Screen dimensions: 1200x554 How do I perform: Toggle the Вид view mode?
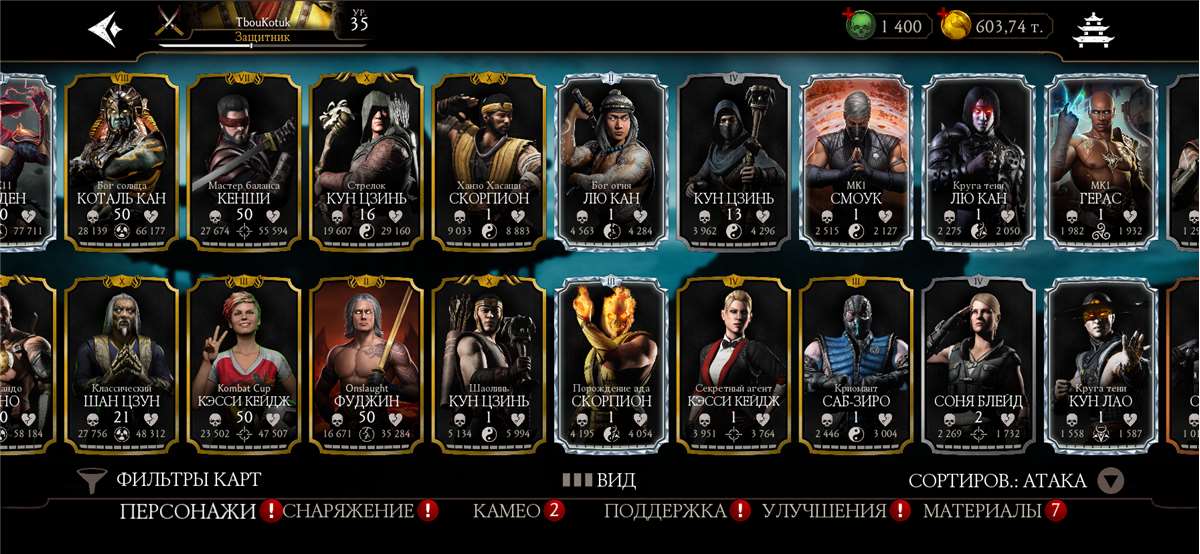[x=598, y=480]
